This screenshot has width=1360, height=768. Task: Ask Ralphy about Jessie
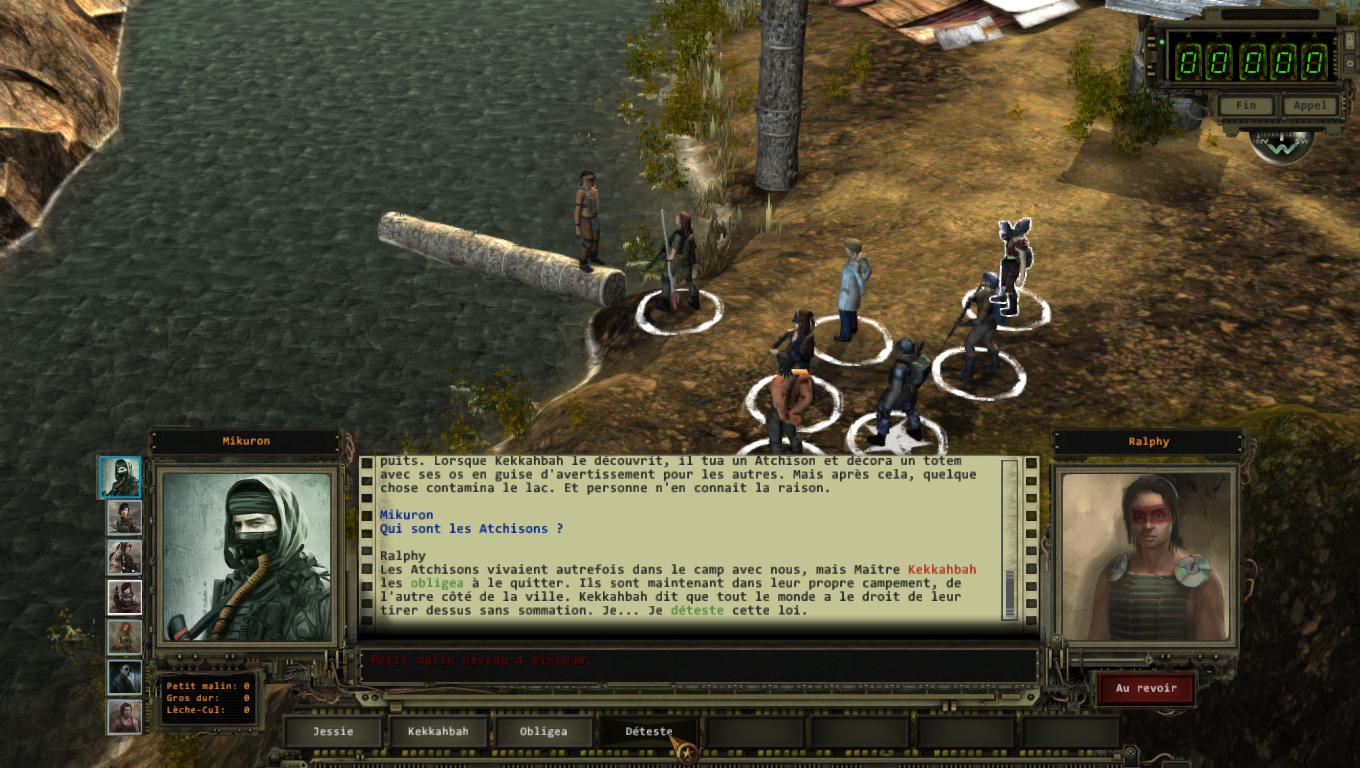tap(333, 731)
